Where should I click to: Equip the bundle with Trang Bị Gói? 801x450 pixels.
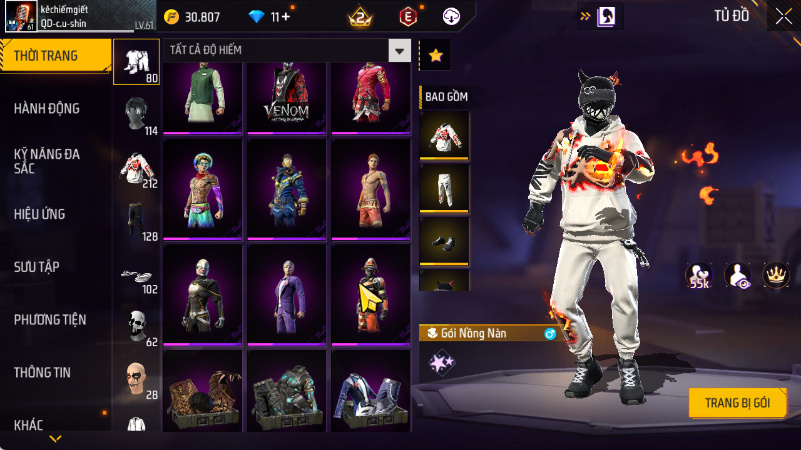pyautogui.click(x=737, y=402)
